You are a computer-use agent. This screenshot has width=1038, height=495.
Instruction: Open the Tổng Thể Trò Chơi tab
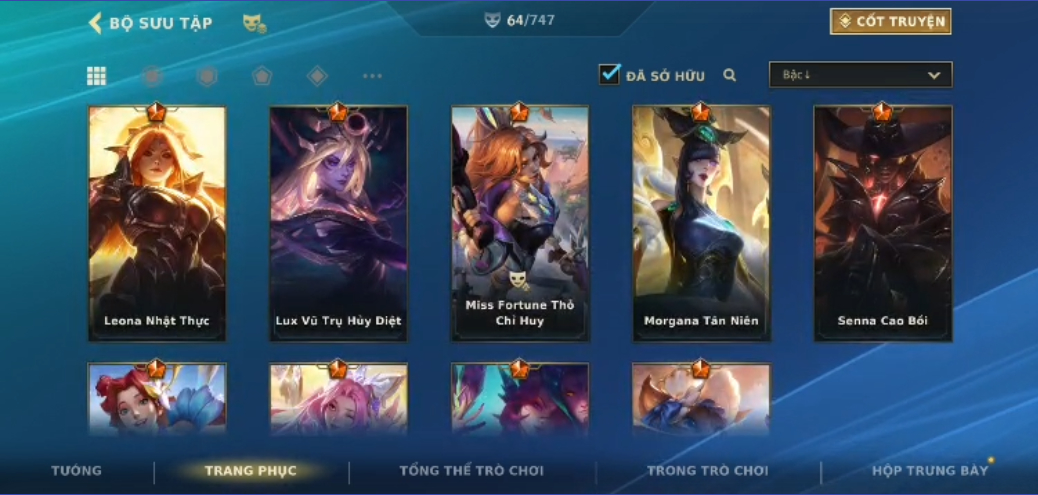(x=471, y=471)
